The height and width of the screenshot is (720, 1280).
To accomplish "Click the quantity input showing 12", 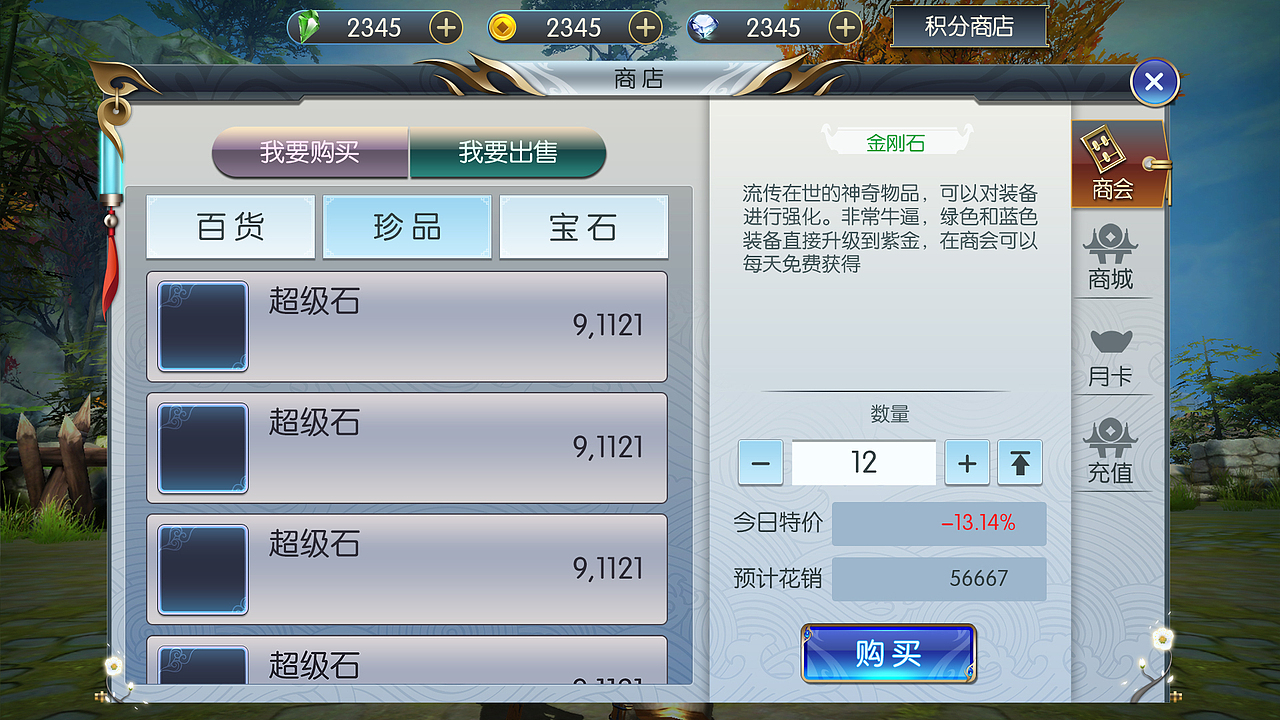I will pyautogui.click(x=863, y=462).
